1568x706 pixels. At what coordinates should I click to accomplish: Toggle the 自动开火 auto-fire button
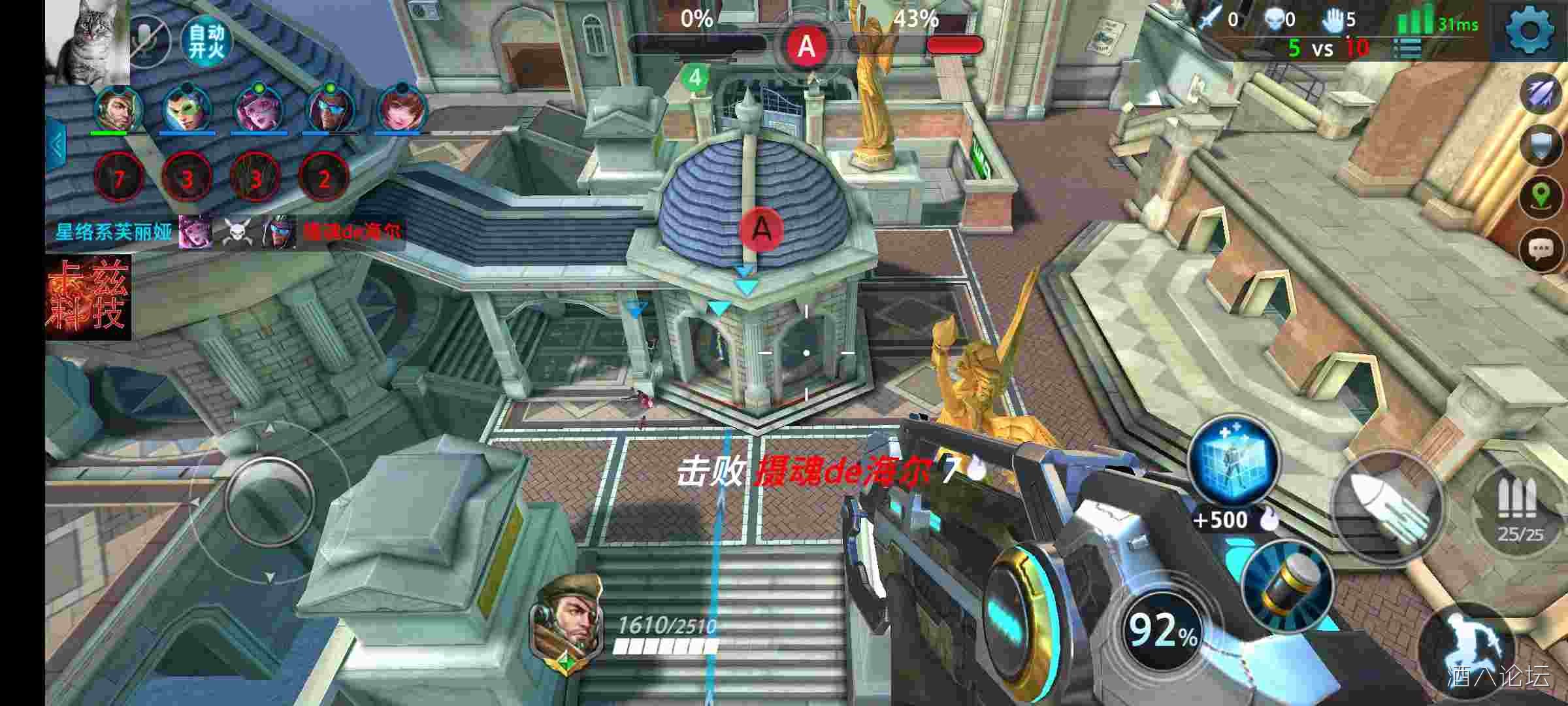coord(206,41)
